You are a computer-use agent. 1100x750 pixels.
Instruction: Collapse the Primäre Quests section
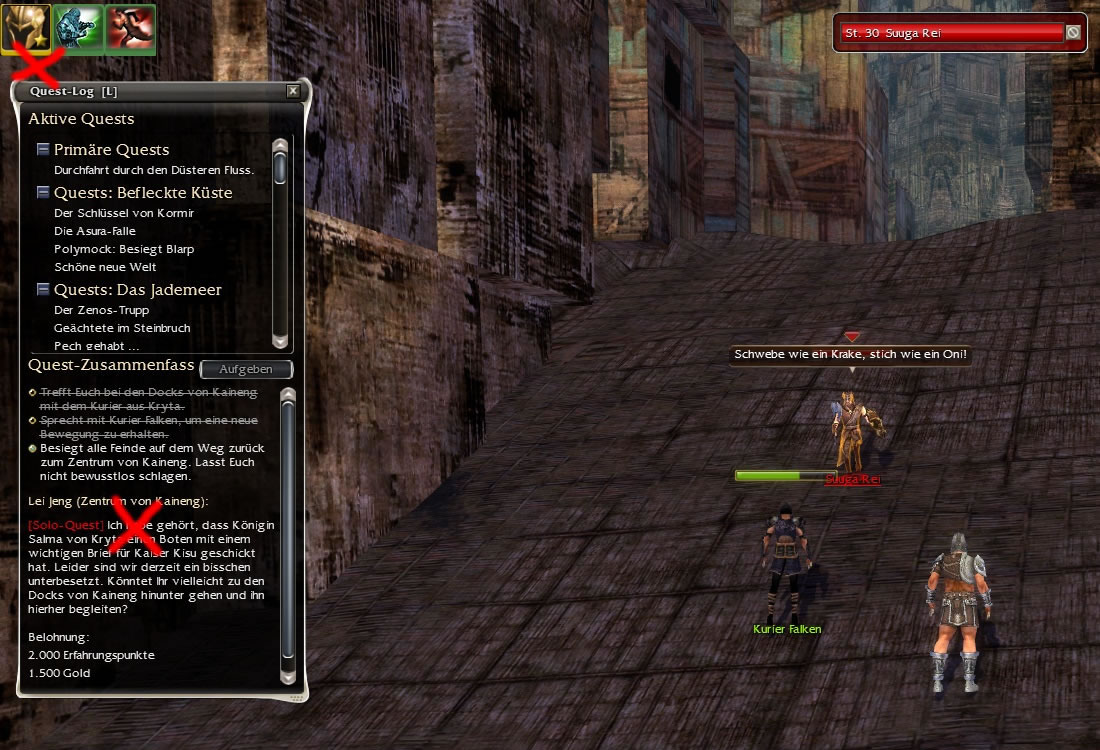(x=43, y=150)
